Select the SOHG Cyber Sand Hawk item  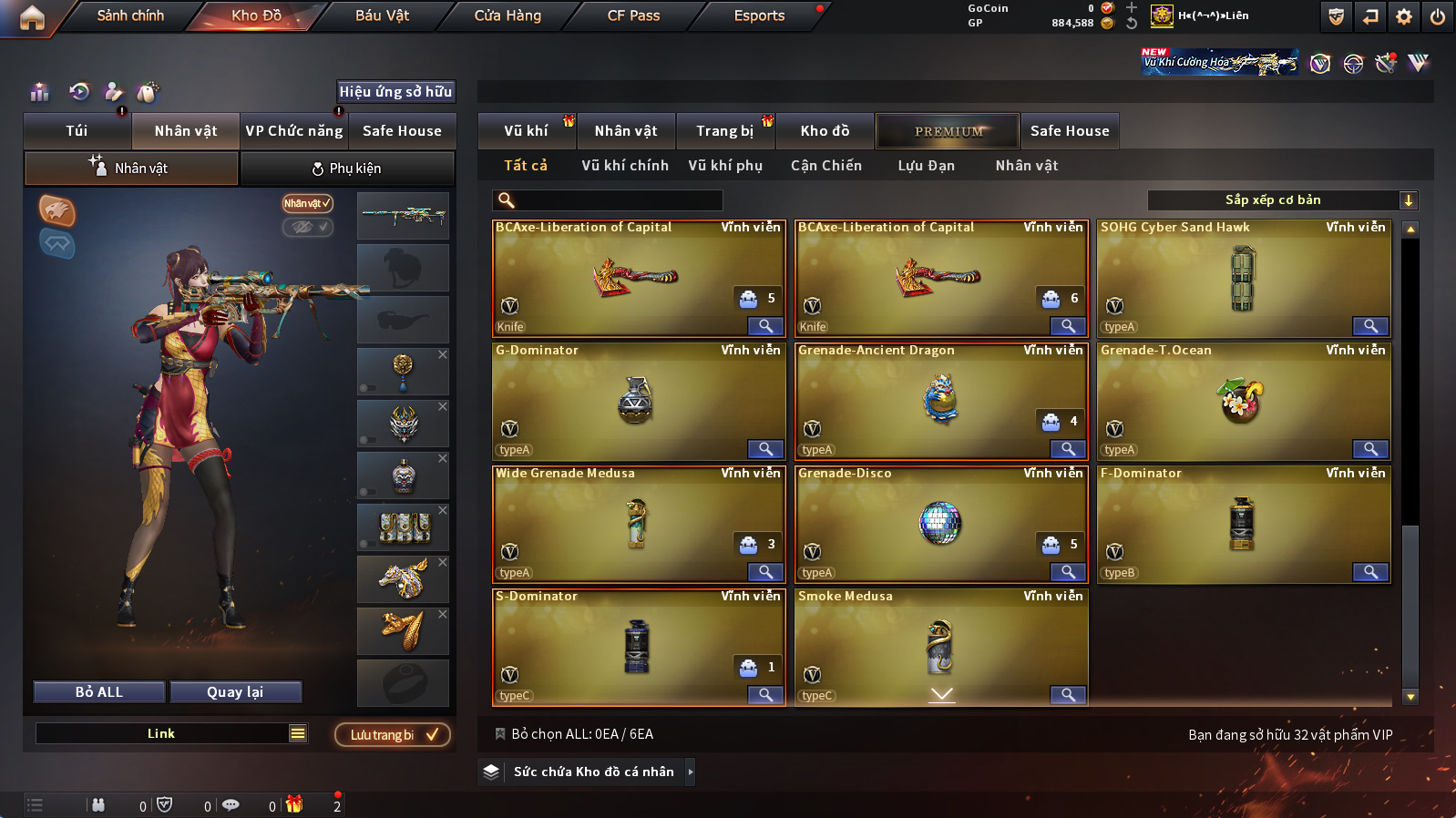coord(1243,279)
